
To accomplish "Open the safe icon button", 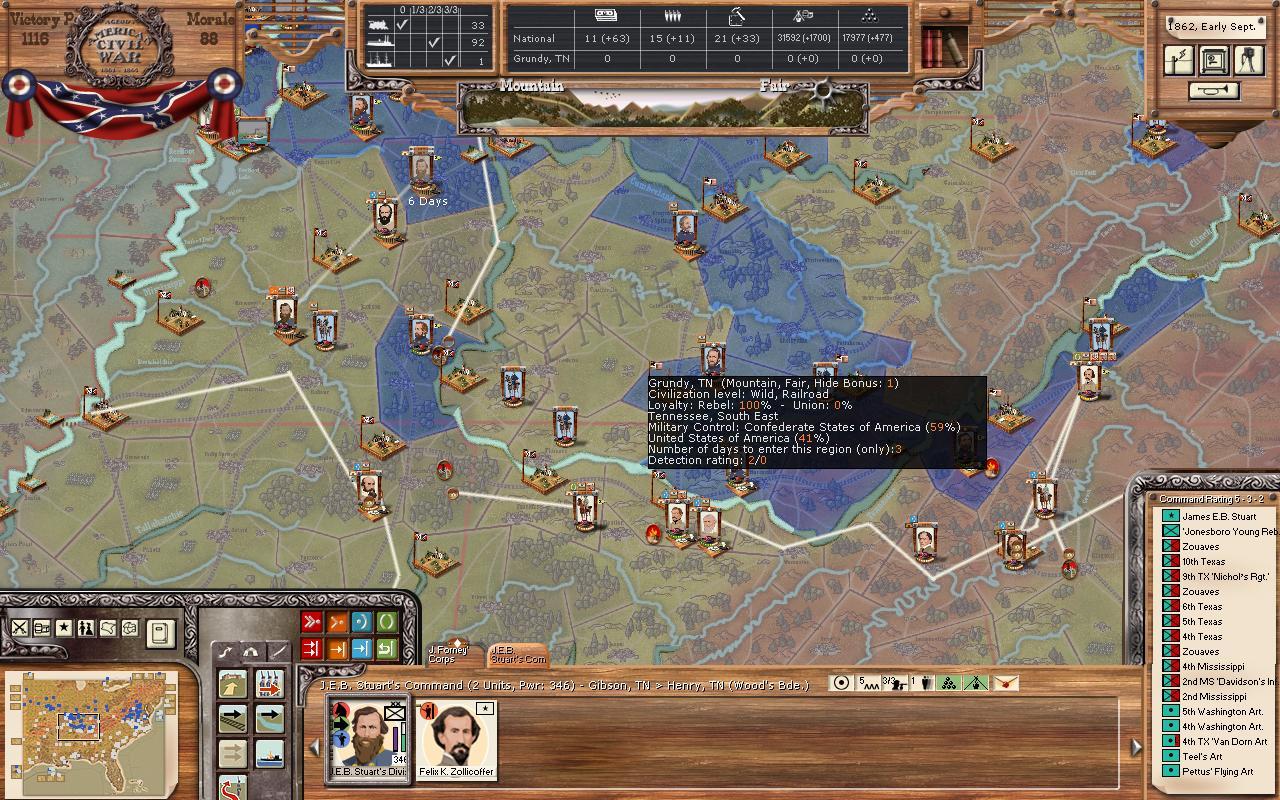I will pos(1213,60).
